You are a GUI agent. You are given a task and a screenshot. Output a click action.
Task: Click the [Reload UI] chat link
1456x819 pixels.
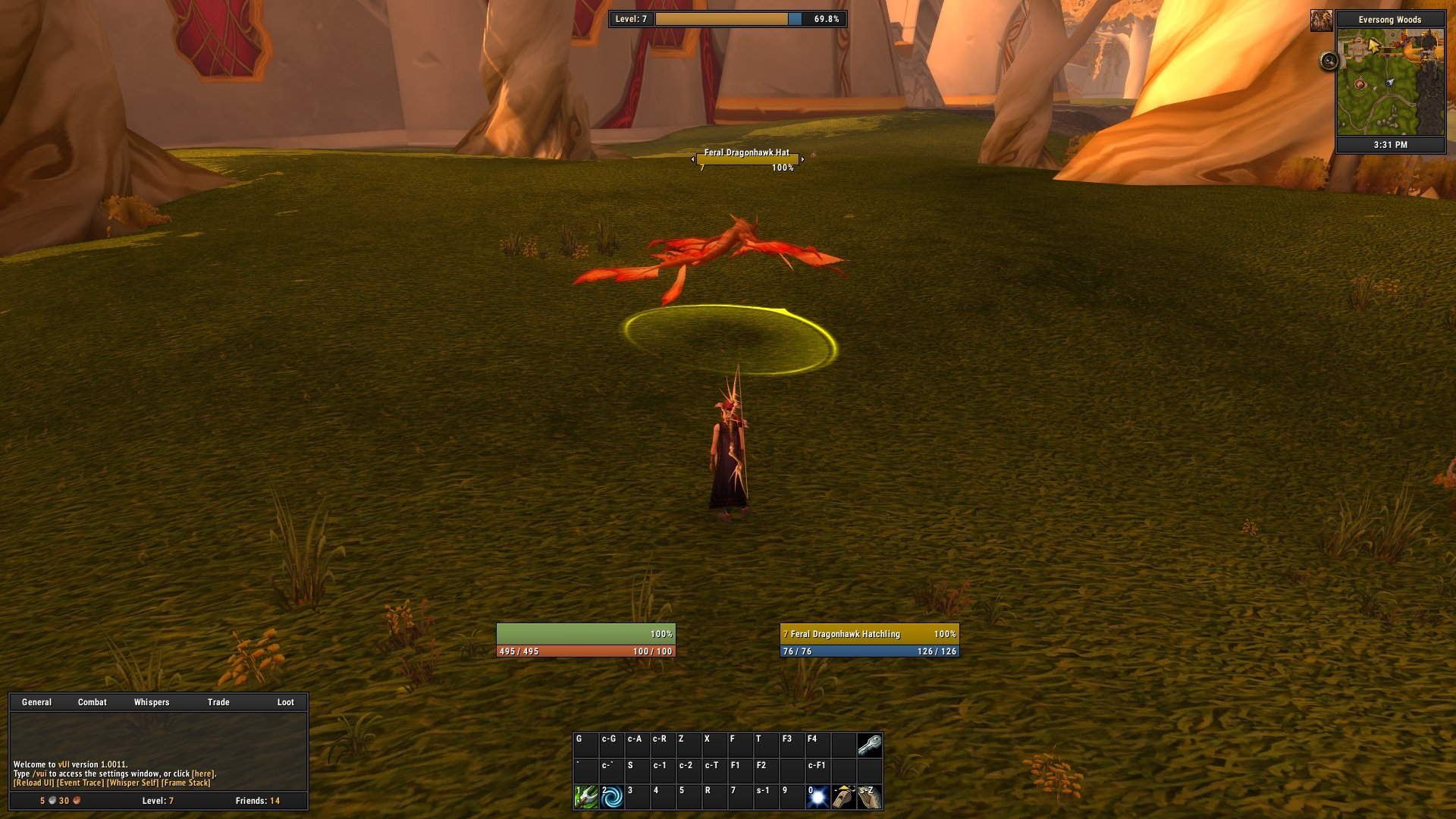[33, 783]
